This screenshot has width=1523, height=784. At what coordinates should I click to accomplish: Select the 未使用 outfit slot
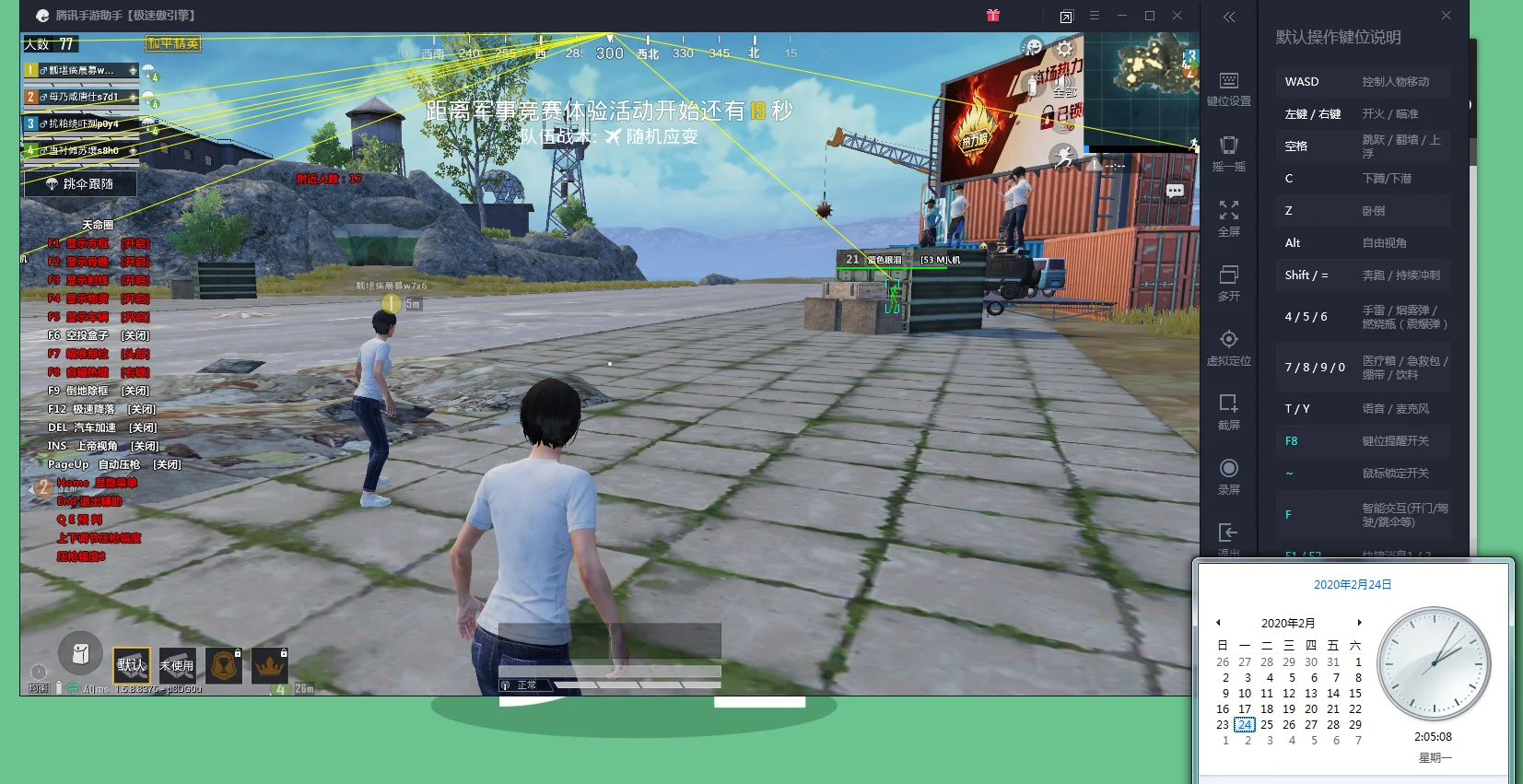tap(177, 664)
